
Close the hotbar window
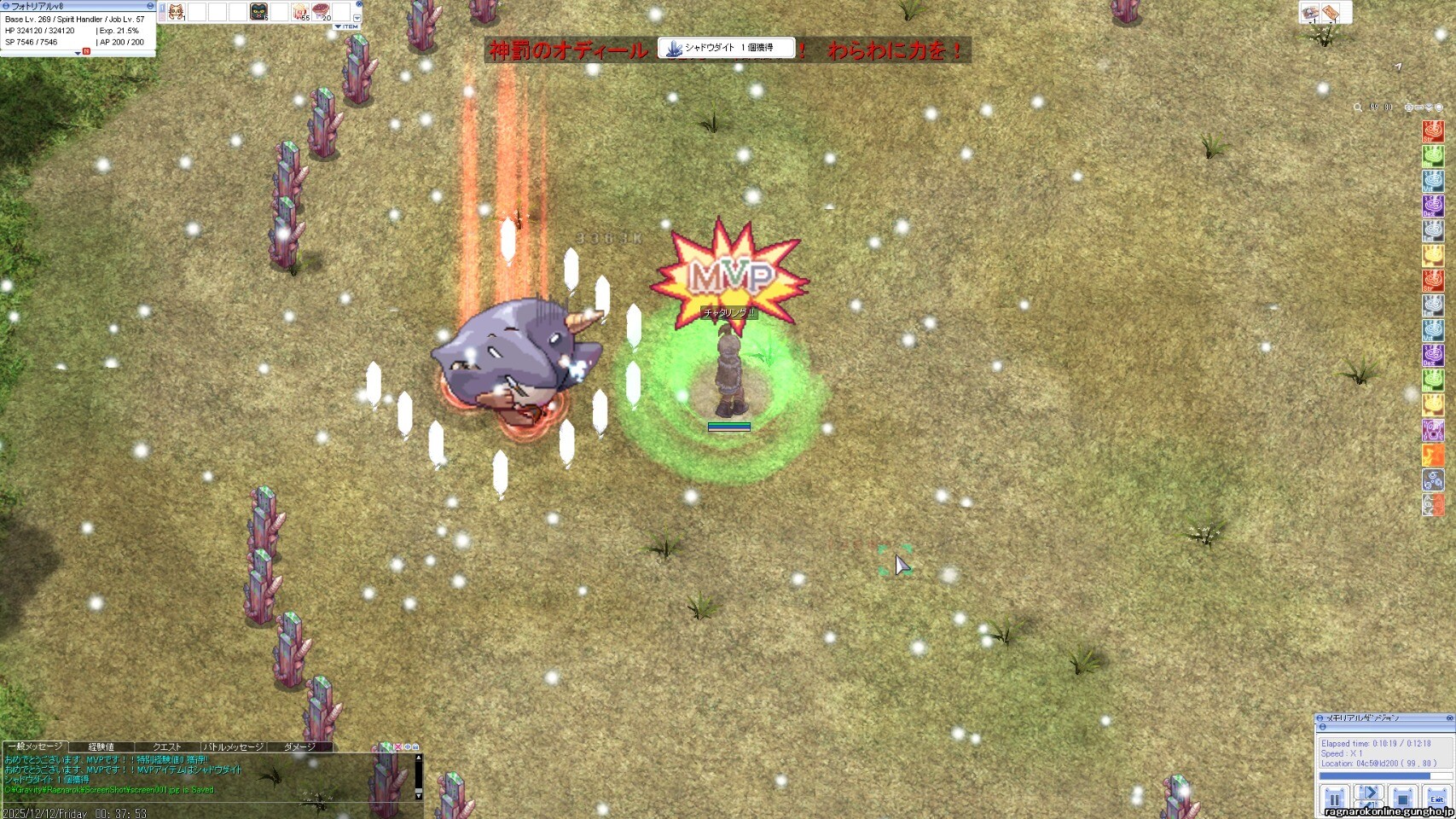pyautogui.click(x=359, y=4)
